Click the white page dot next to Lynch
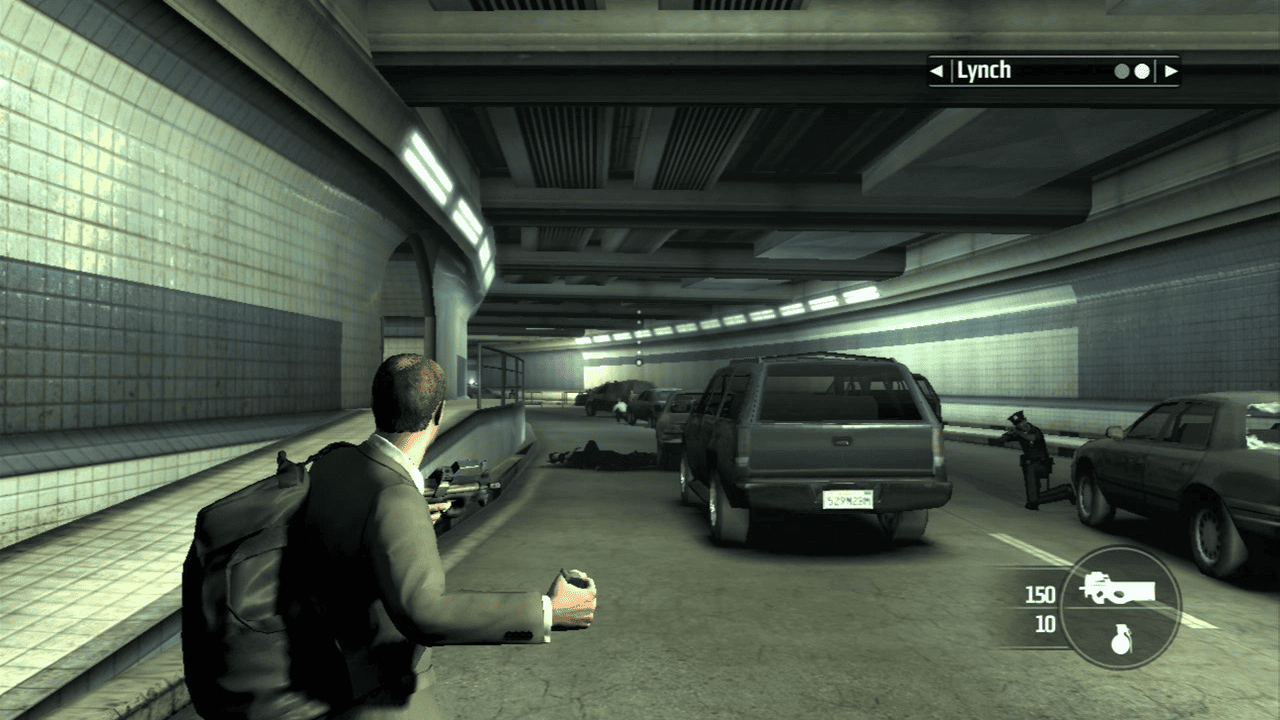 (1141, 70)
